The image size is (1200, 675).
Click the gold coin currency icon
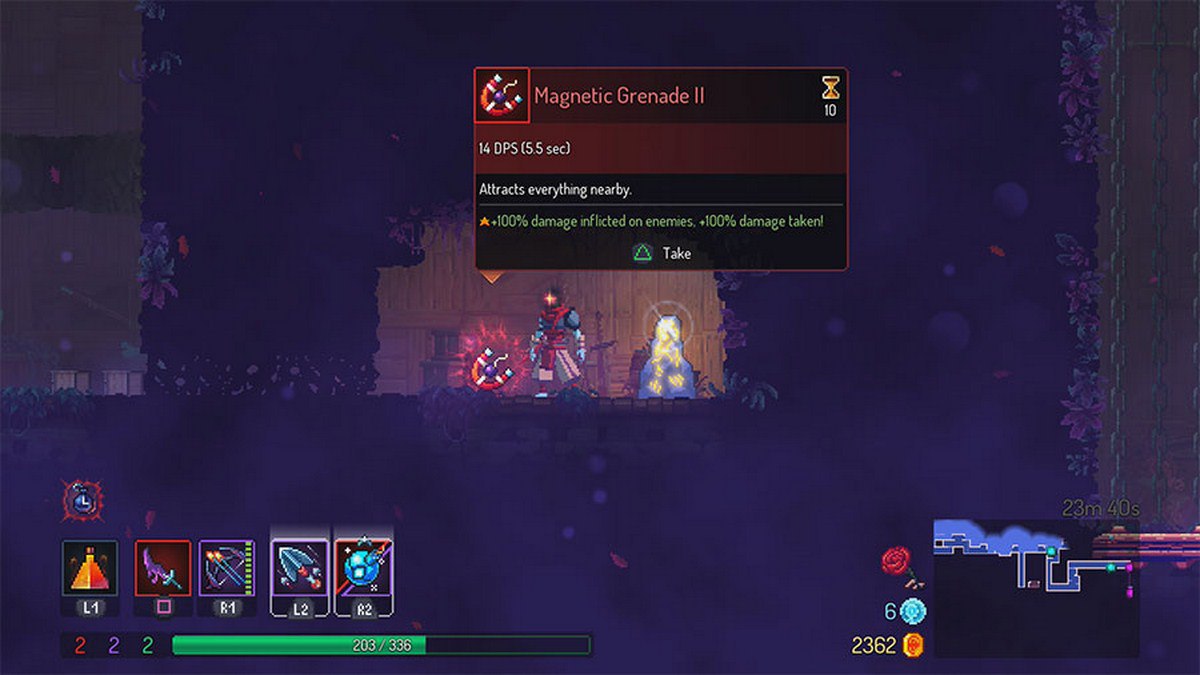click(x=912, y=645)
